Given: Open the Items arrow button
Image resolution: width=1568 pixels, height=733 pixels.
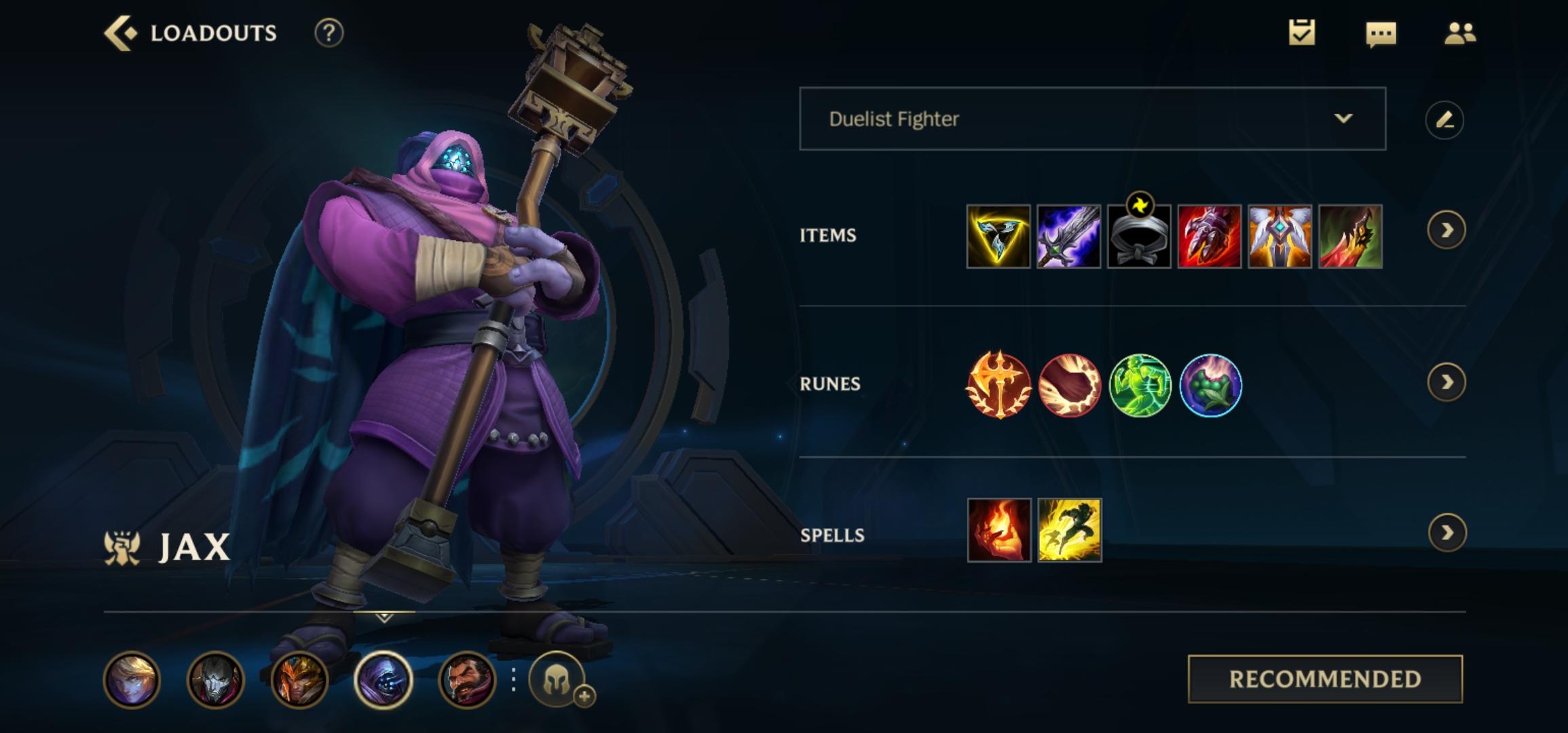Looking at the screenshot, I should click(x=1446, y=231).
